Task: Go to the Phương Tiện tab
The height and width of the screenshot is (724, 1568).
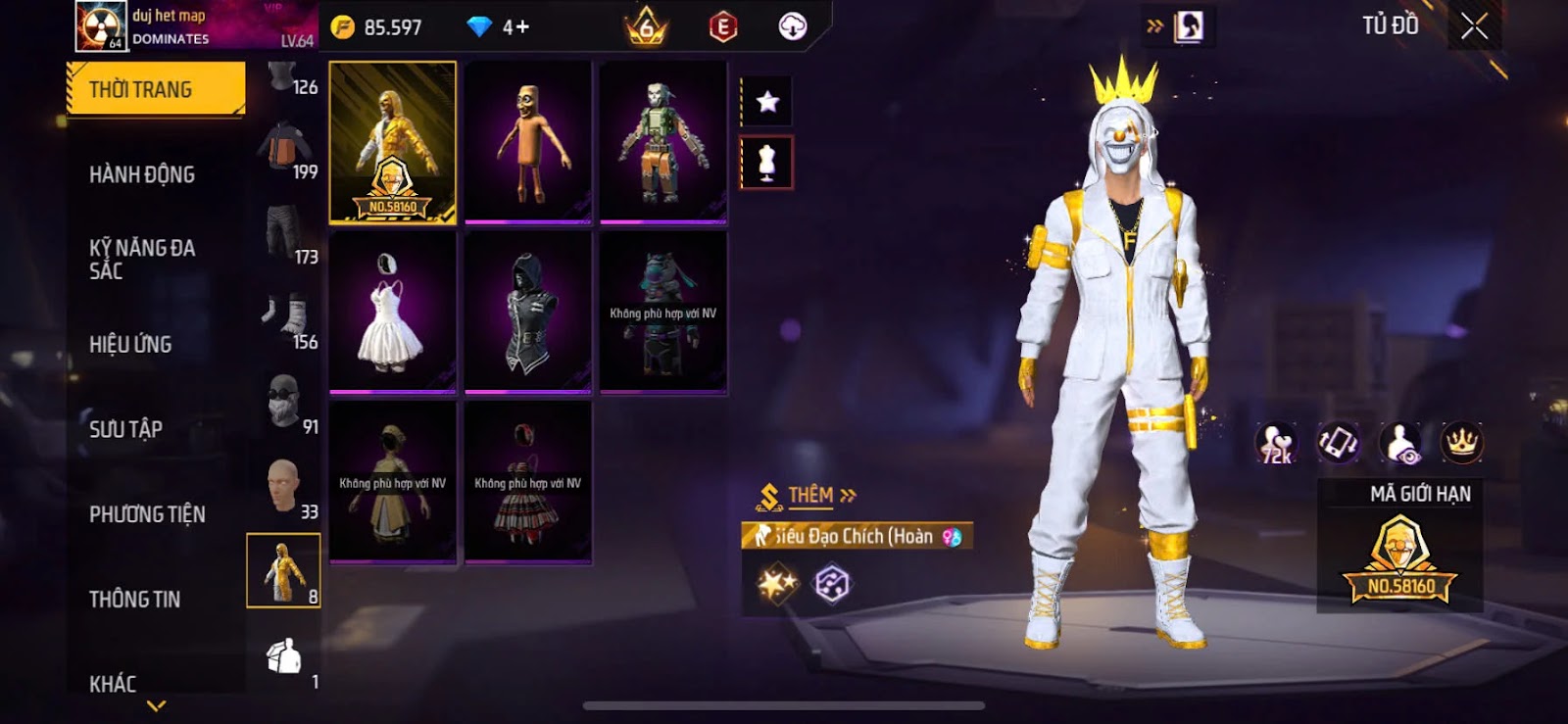Action: pos(147,514)
